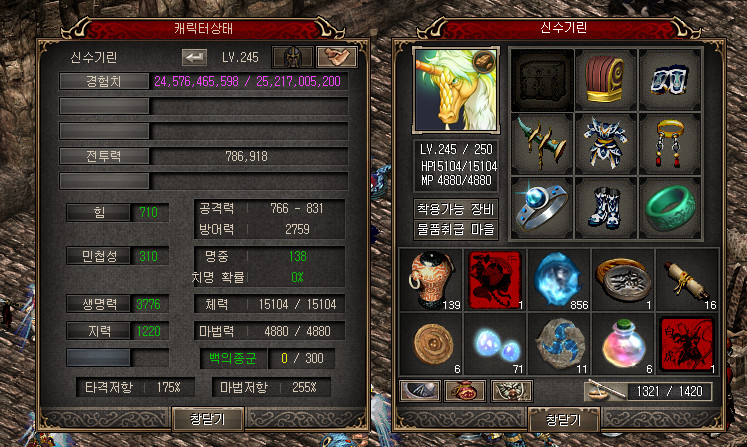Screen dimensions: 747x447
Task: Switch to the handshake icon tab
Action: pos(337,57)
